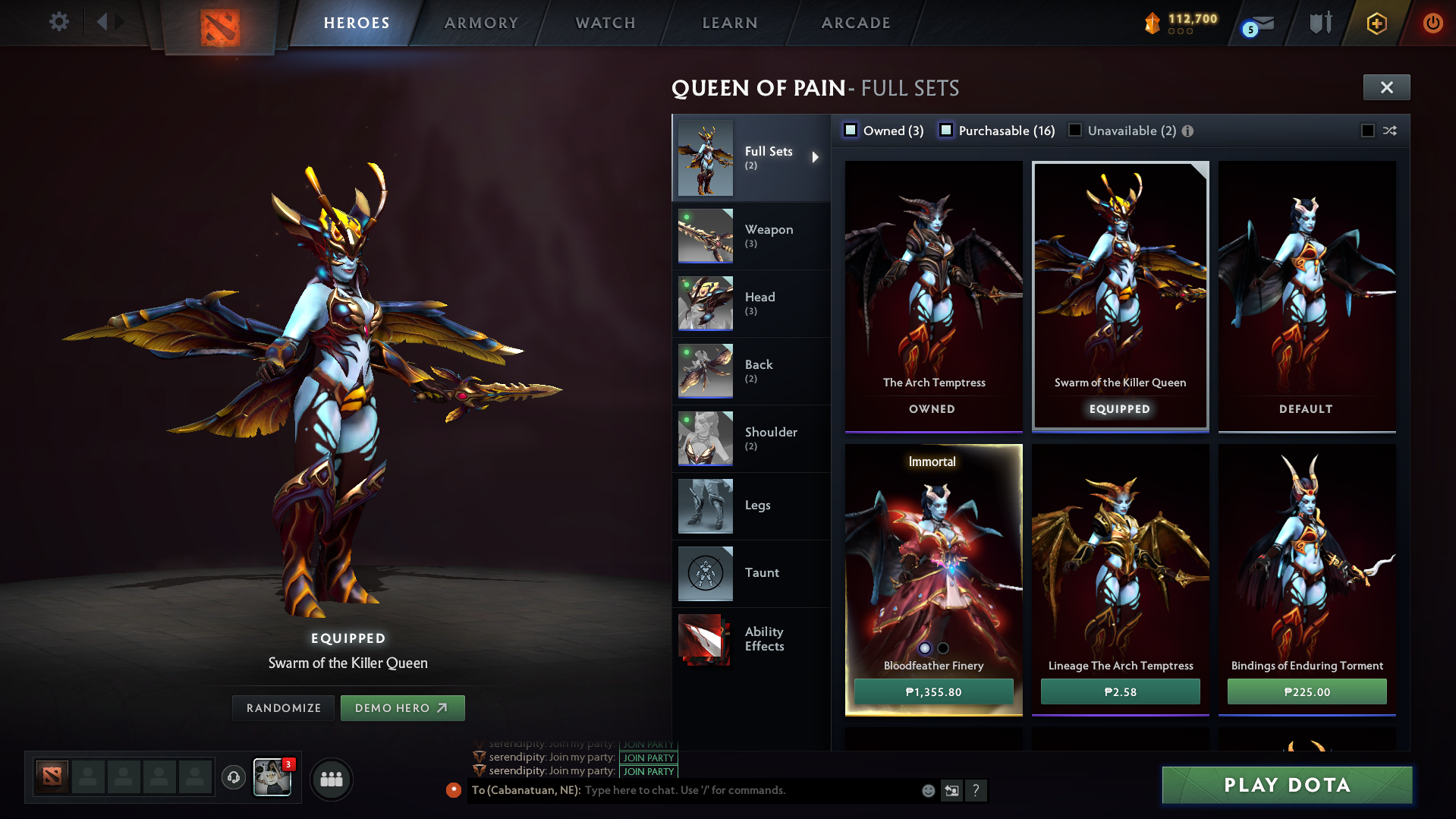
Task: Click the friends list icon near party slots
Action: click(332, 779)
